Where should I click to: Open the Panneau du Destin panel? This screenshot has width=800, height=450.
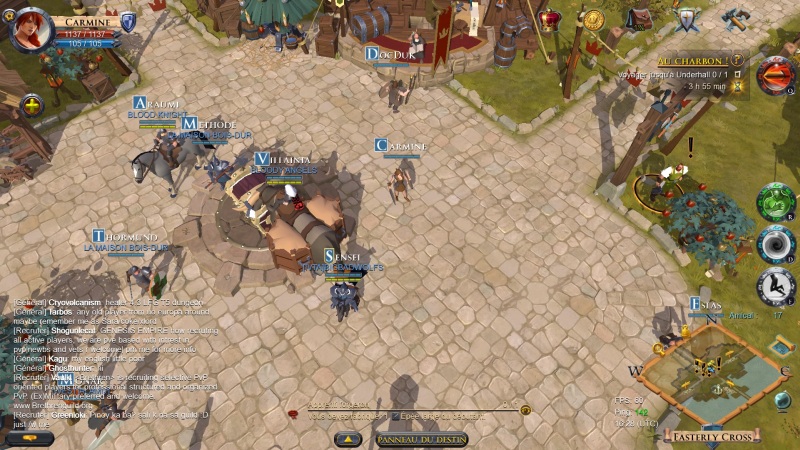(x=421, y=439)
